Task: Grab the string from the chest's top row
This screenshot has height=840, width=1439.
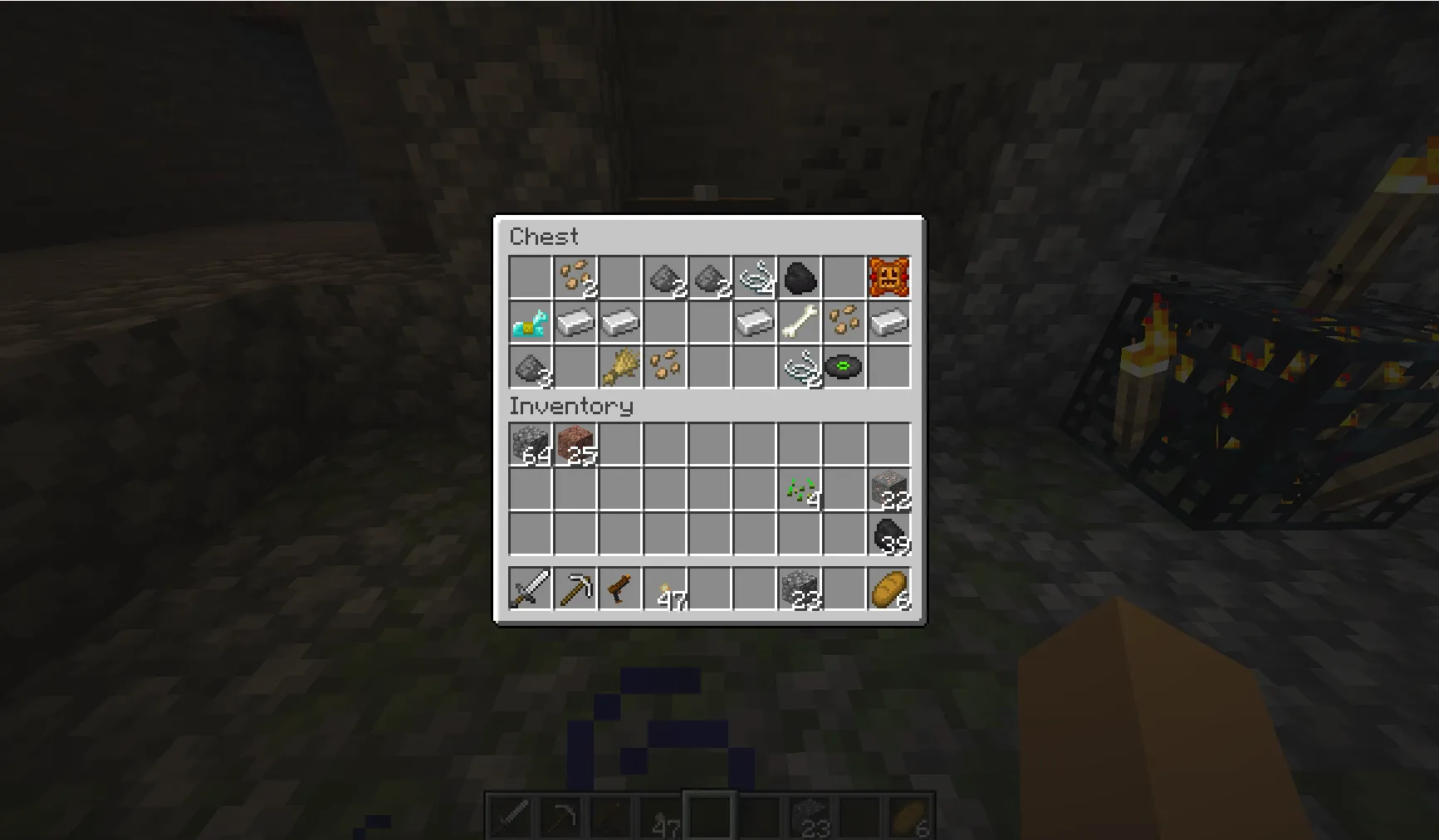Action: pyautogui.click(x=756, y=277)
